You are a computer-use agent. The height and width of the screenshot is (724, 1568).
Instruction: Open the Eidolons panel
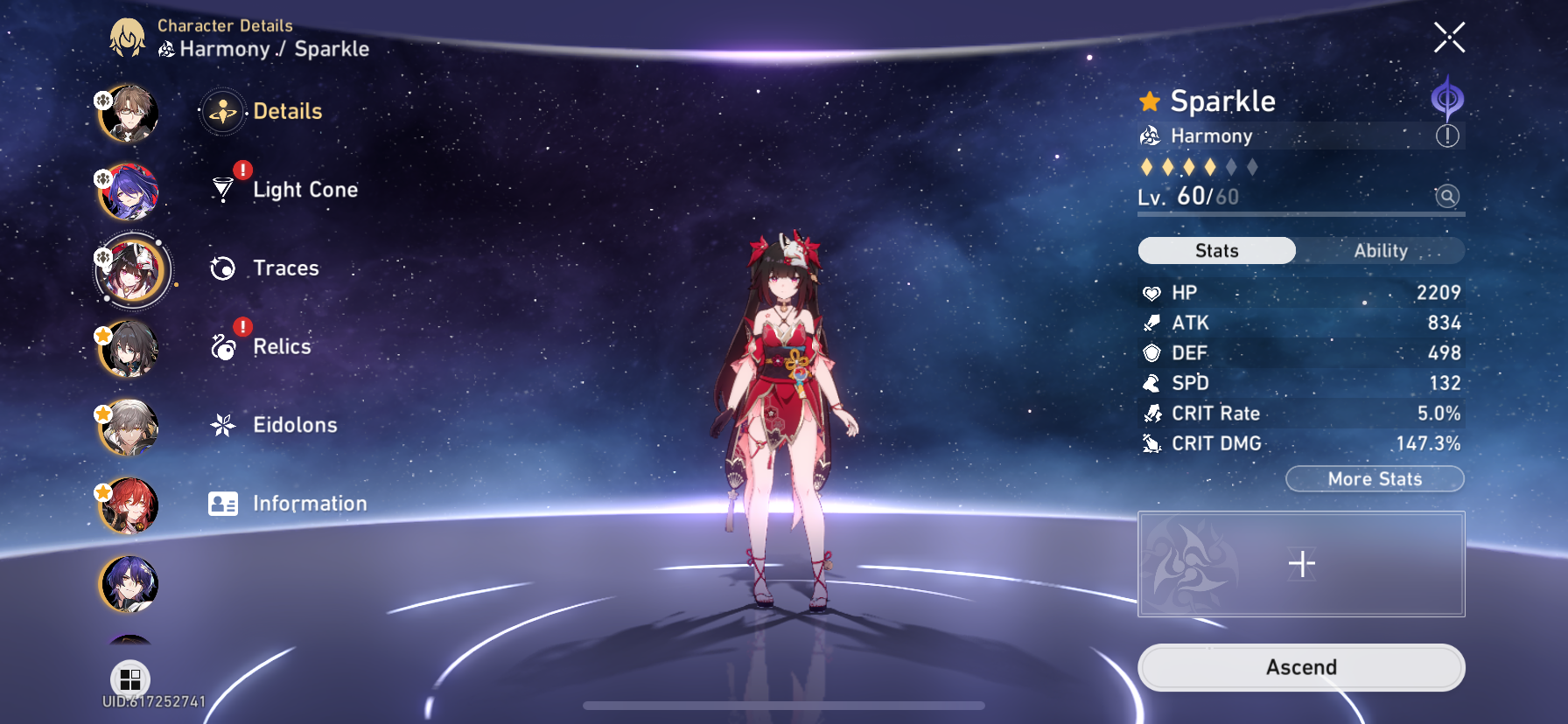[224, 425]
